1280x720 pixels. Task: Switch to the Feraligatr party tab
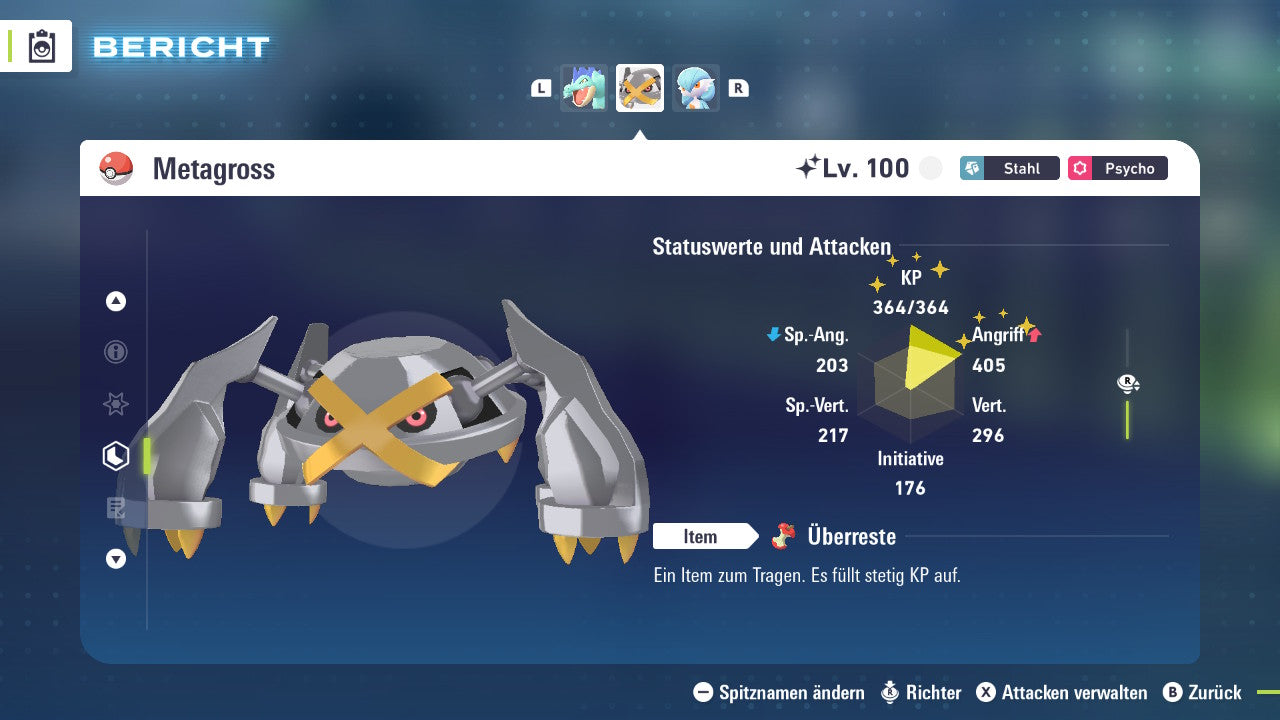click(x=584, y=88)
